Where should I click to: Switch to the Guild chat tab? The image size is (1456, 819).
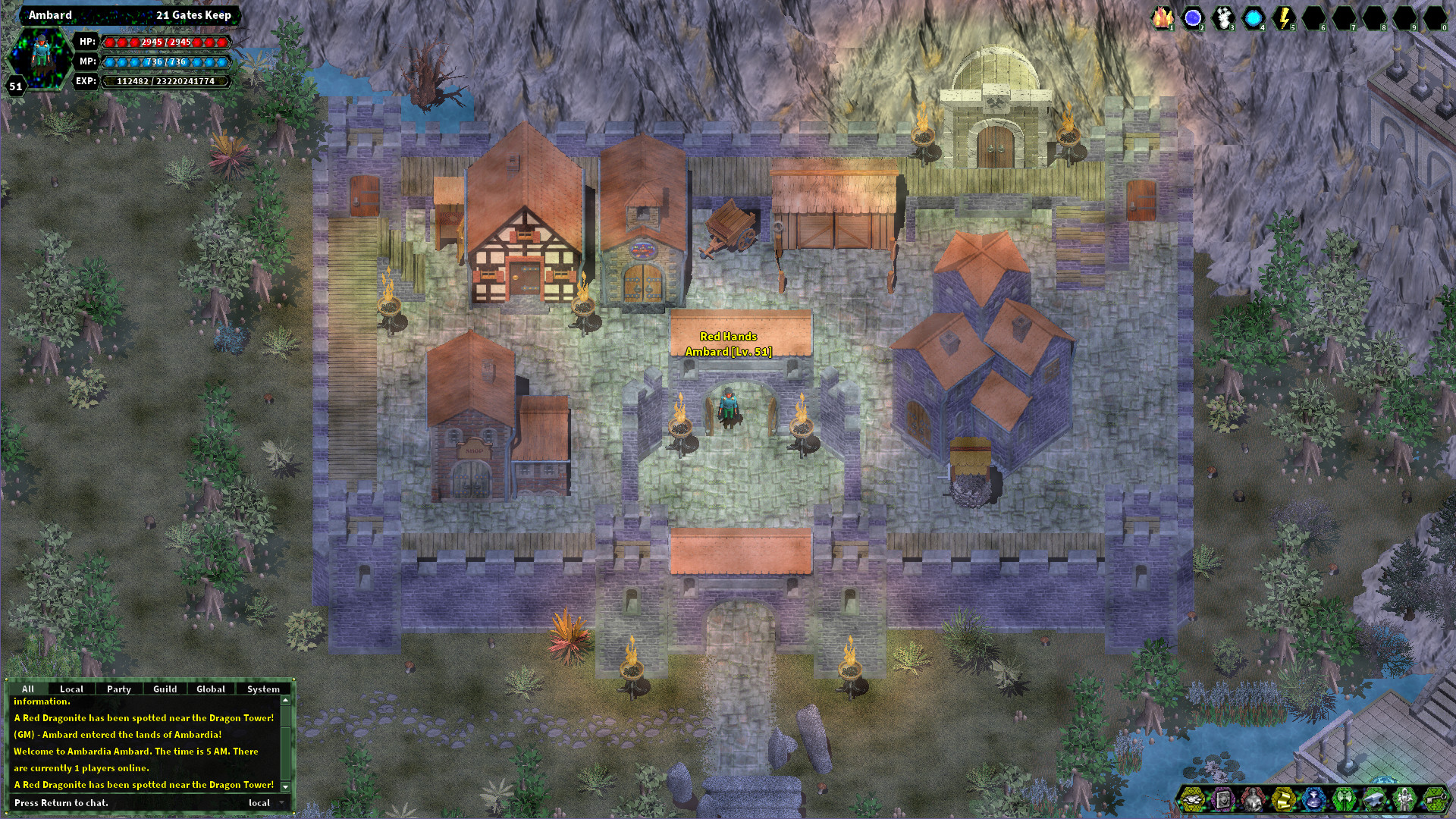click(x=165, y=689)
